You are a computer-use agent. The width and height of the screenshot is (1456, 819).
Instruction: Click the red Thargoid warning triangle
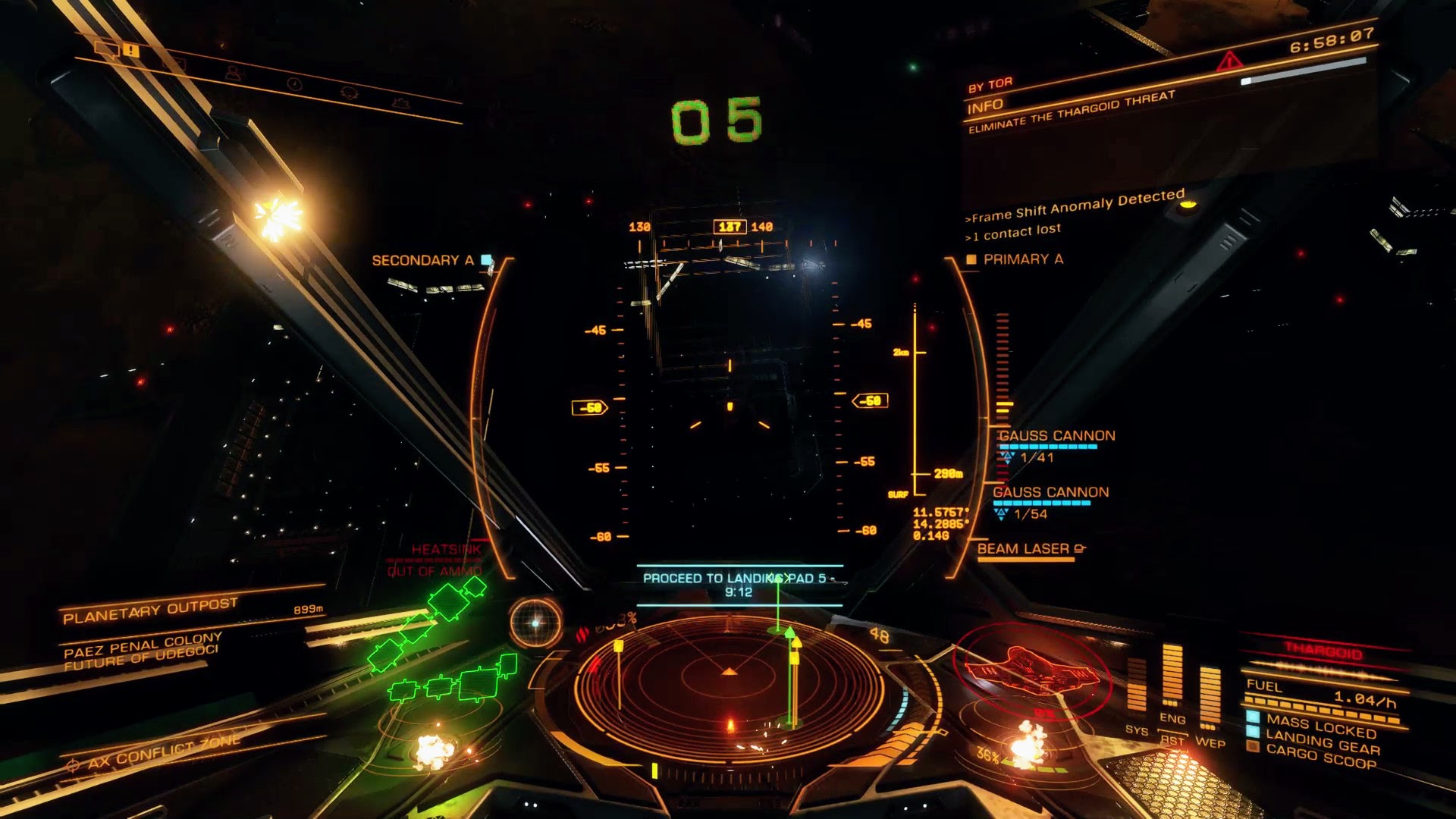point(1228,61)
